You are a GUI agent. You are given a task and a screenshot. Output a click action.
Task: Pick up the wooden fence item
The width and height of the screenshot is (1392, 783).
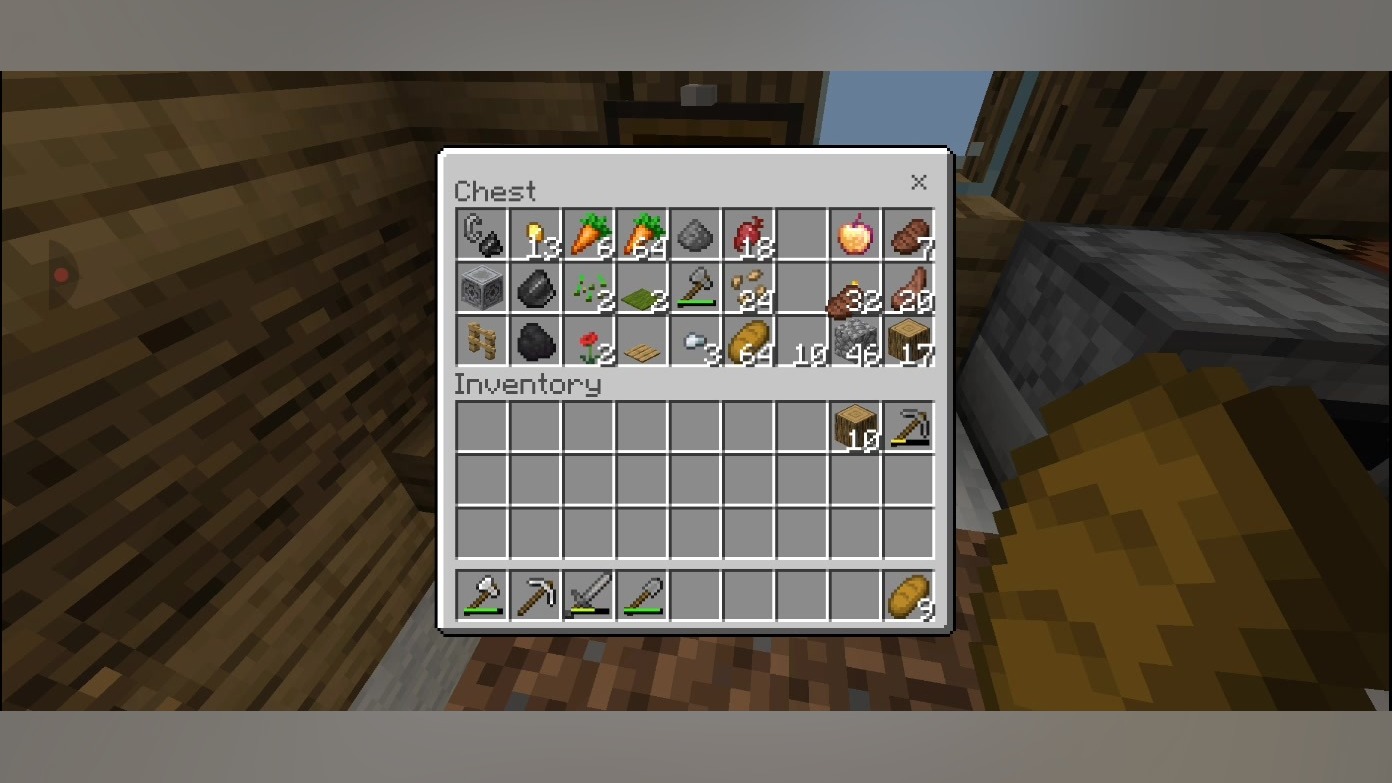click(x=482, y=343)
